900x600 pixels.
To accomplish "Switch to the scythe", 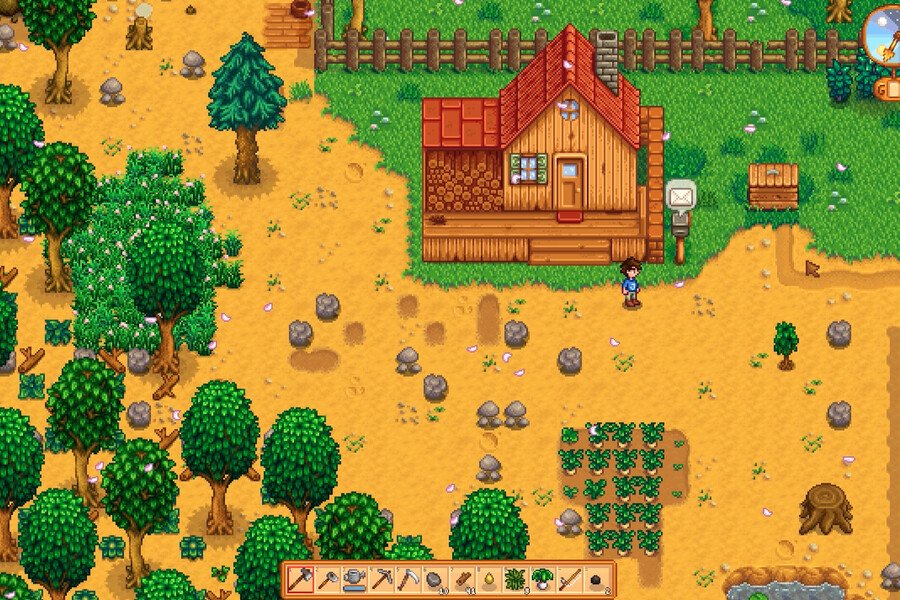I will tap(408, 579).
